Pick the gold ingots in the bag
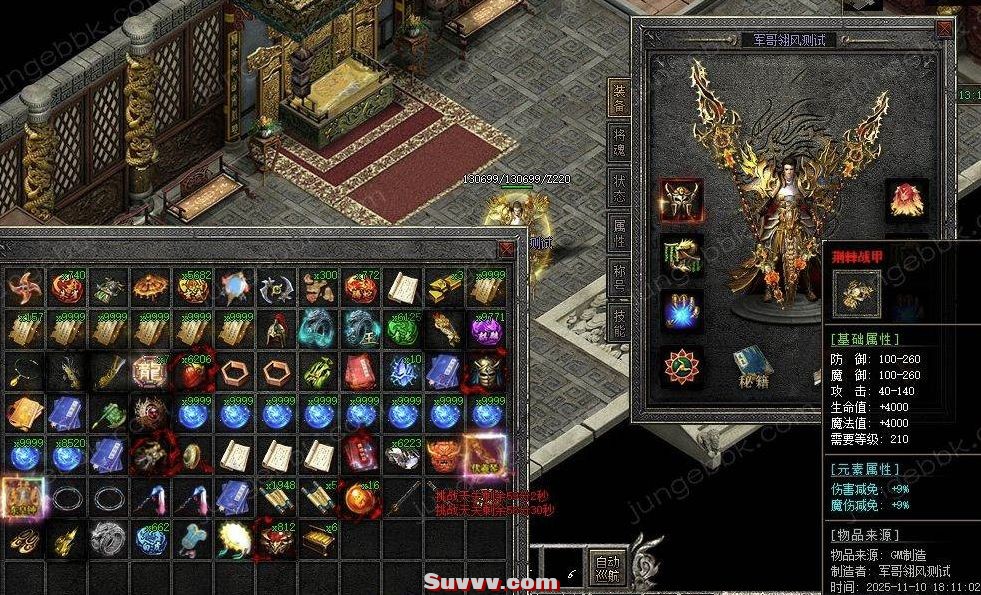 446,288
